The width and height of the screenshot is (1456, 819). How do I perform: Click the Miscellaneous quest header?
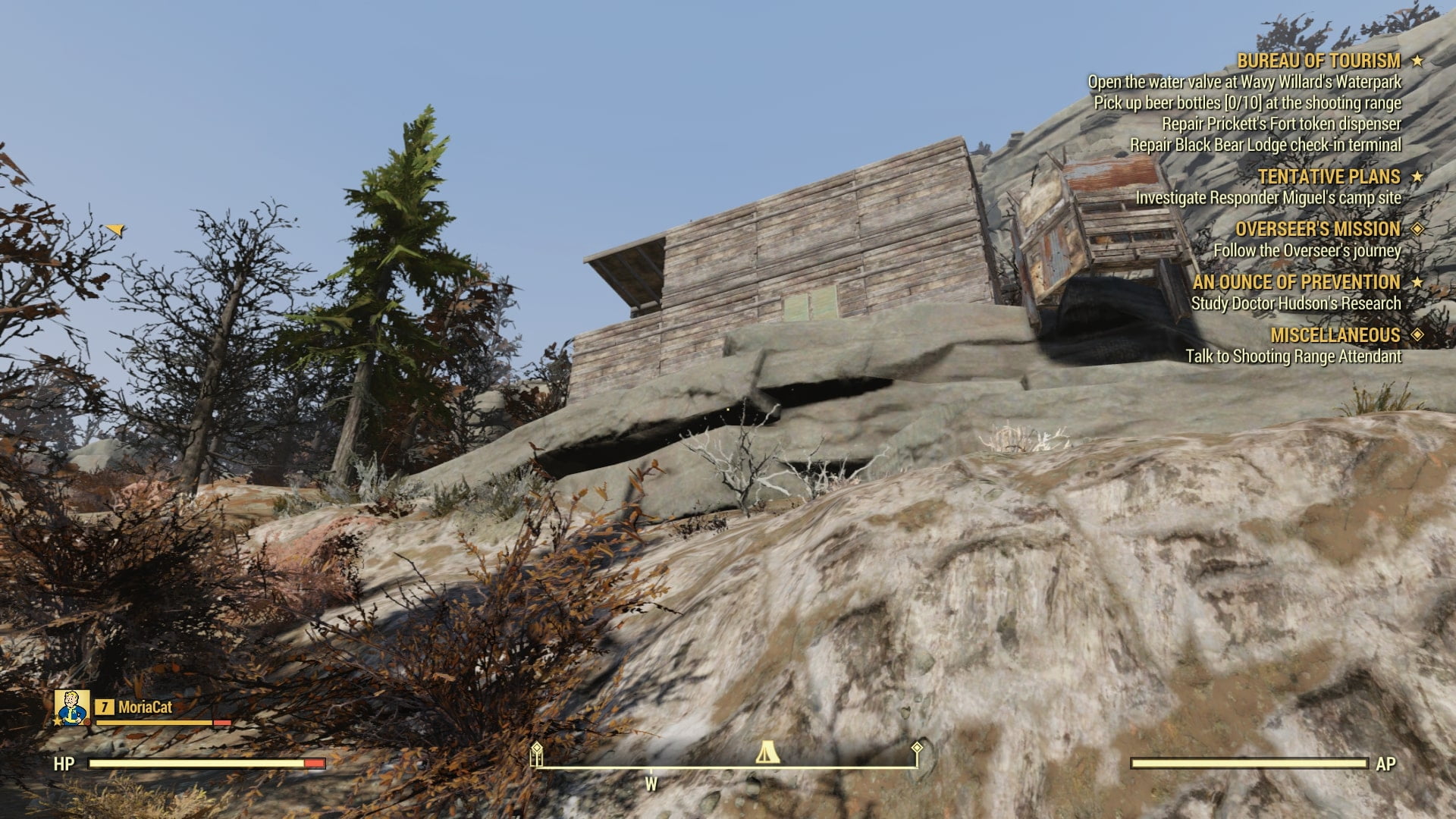(1335, 335)
